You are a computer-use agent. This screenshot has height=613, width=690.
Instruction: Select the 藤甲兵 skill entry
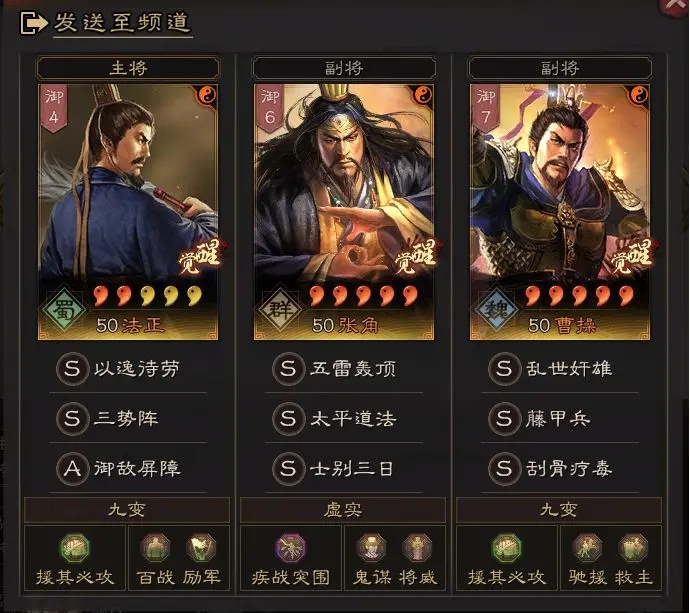pos(559,419)
